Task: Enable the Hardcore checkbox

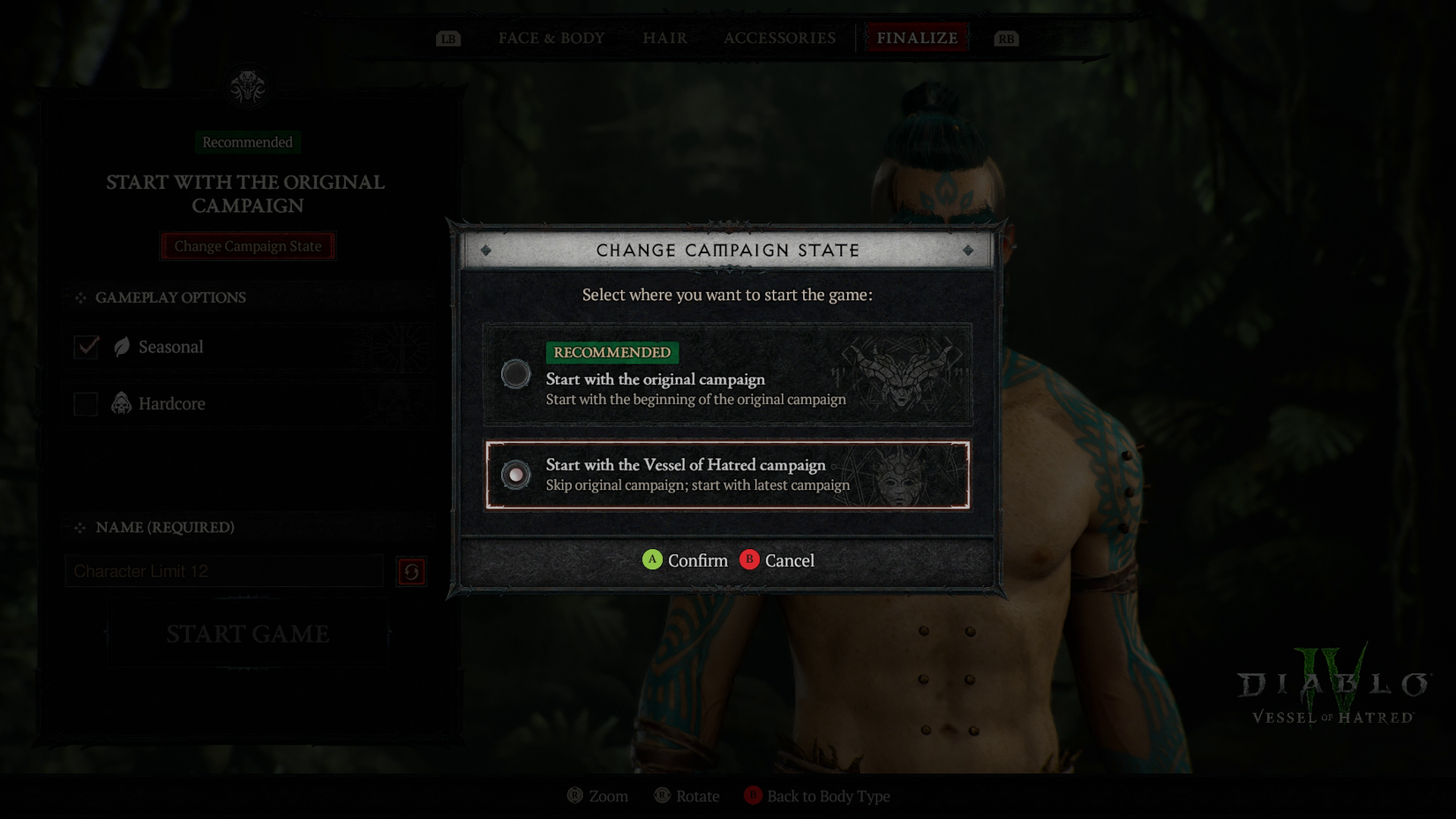Action: click(x=86, y=403)
